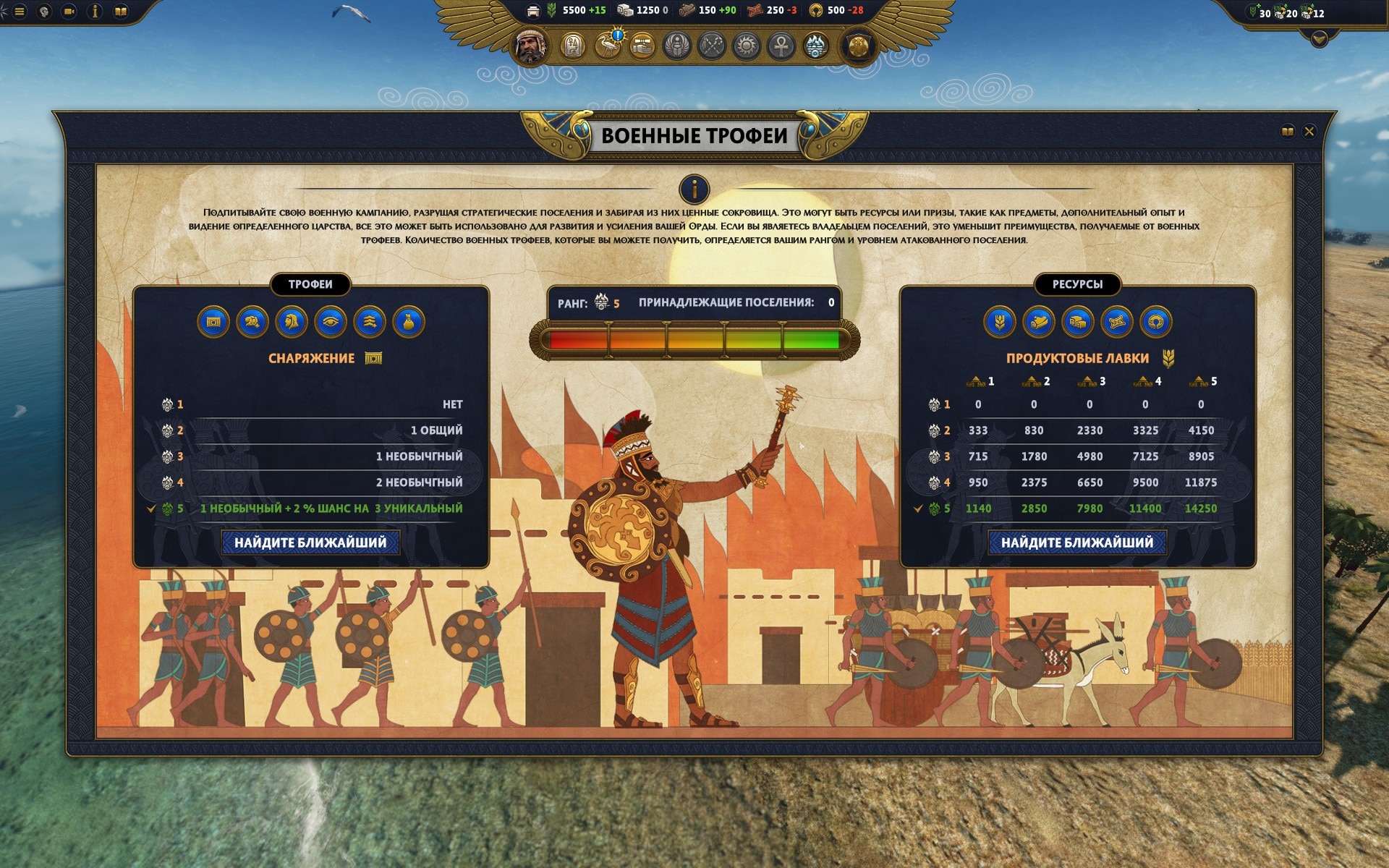Select the stone blocks resource tab
Image resolution: width=1389 pixels, height=868 pixels.
pos(1077,322)
